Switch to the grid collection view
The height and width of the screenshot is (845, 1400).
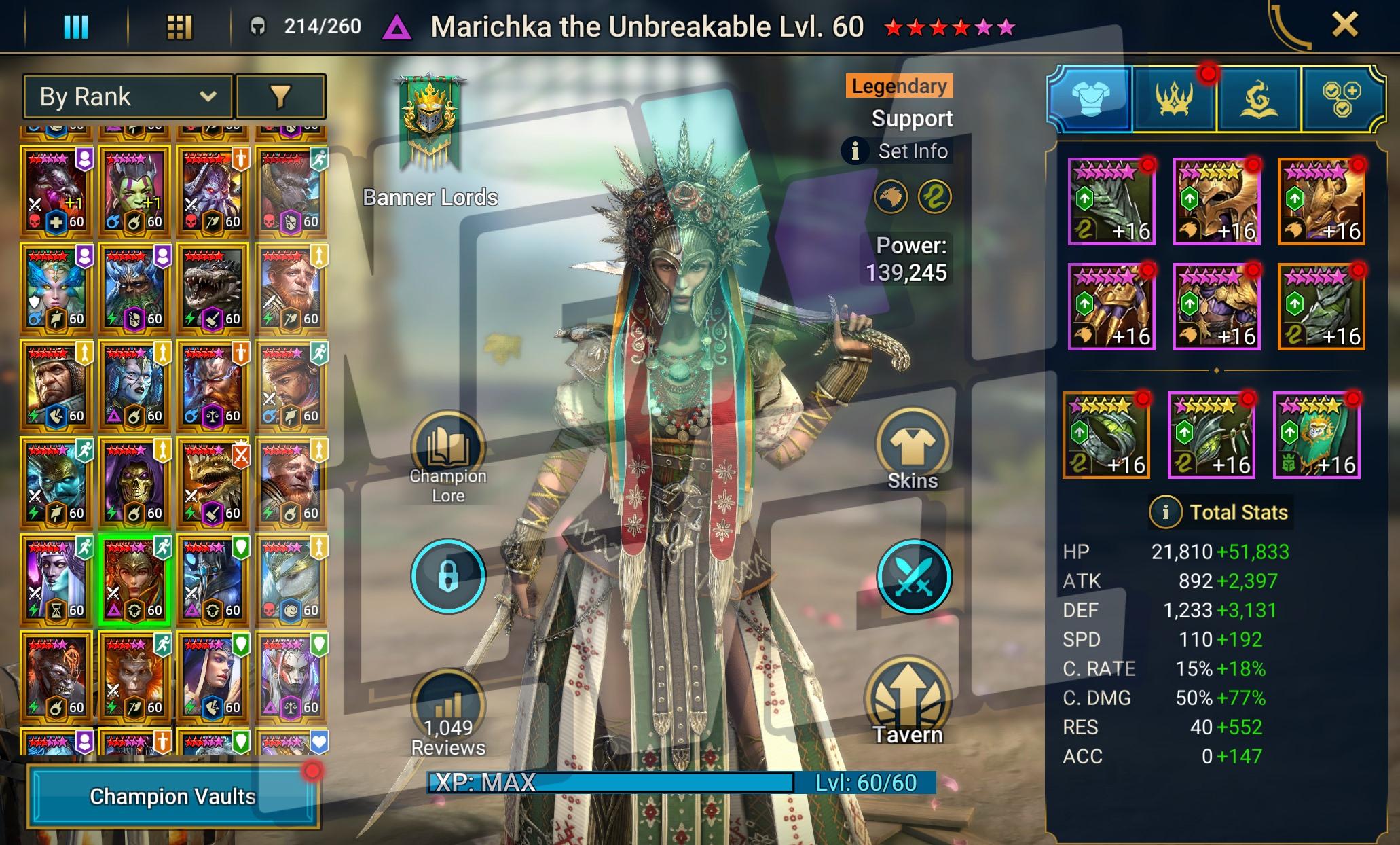[179, 27]
